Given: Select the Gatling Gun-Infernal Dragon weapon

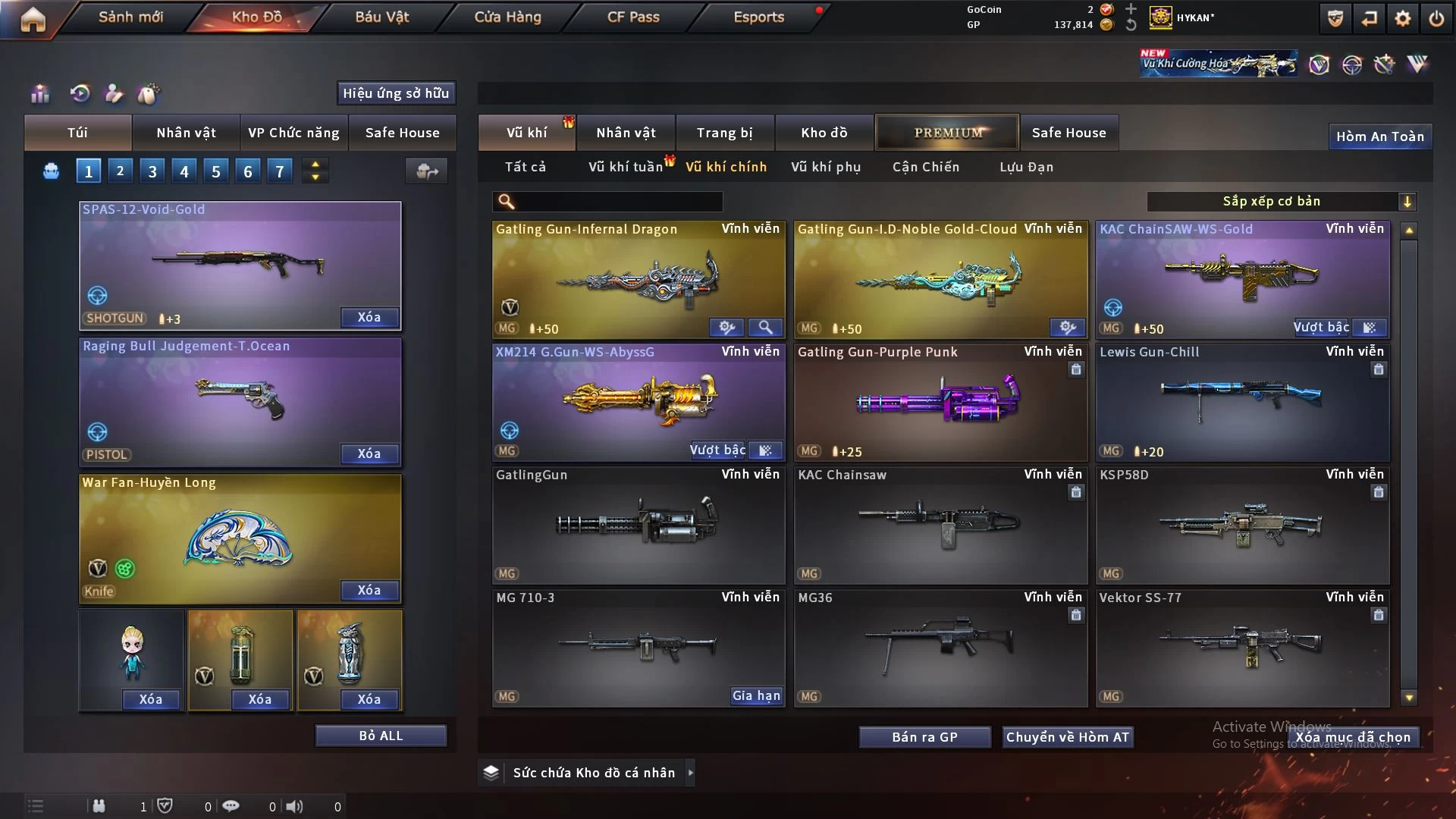Looking at the screenshot, I should (638, 281).
